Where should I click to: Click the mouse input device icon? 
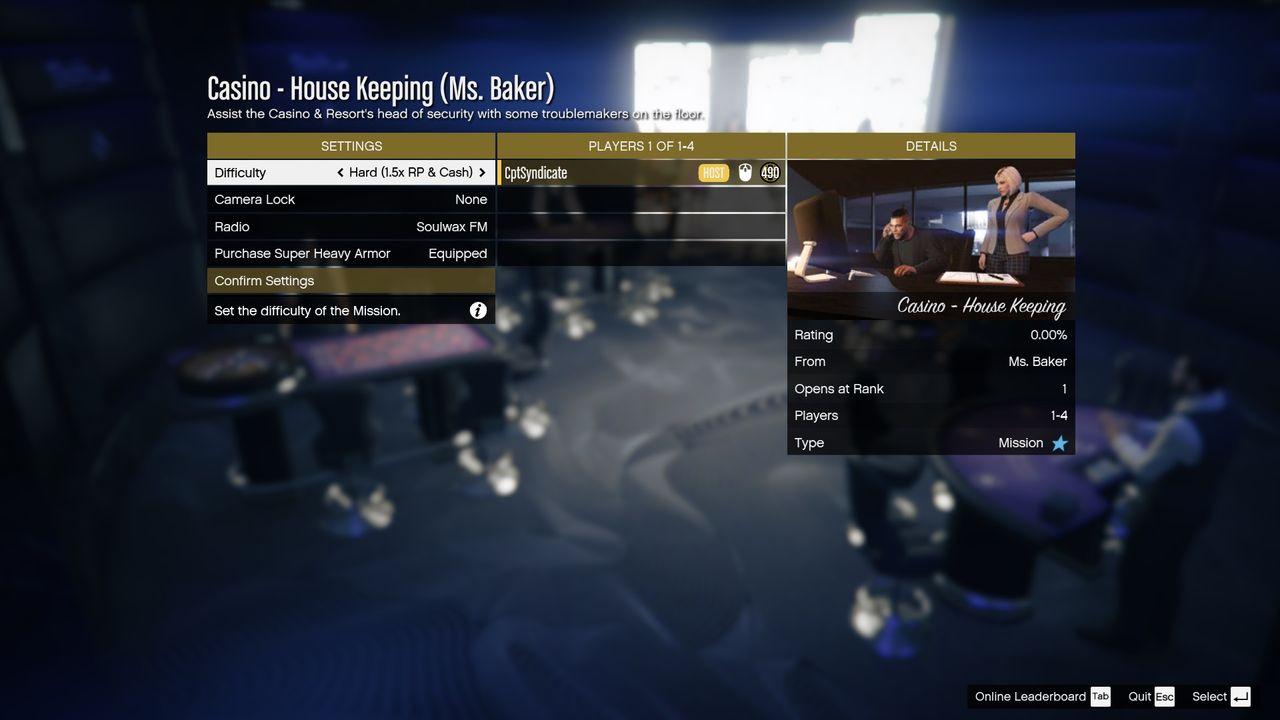(744, 172)
